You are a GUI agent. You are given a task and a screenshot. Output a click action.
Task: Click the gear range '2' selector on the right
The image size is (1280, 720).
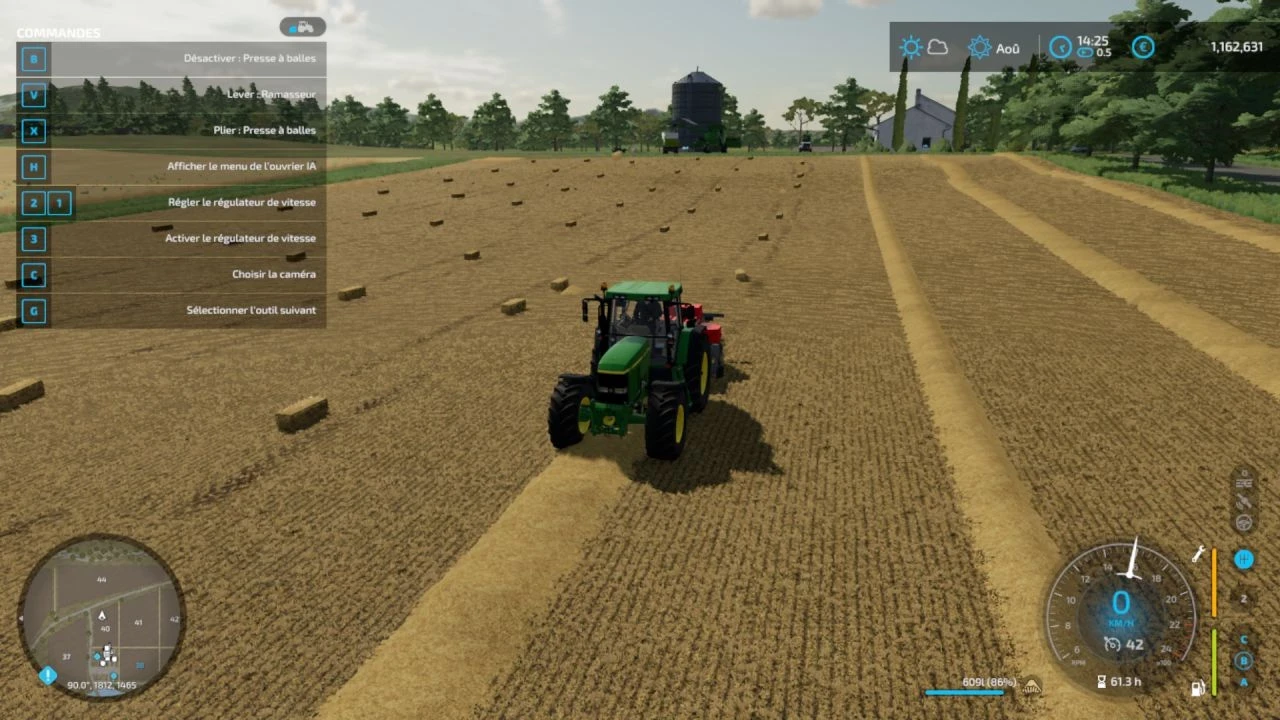coord(1244,599)
